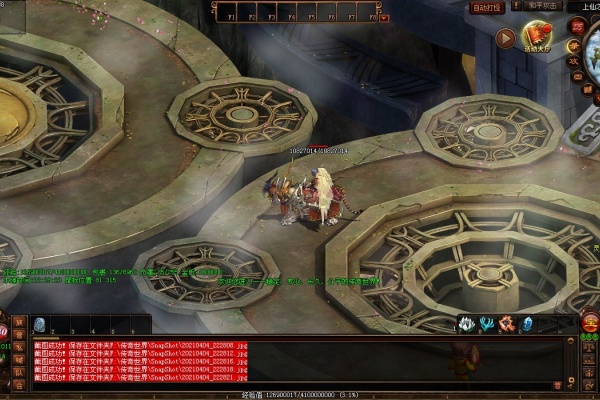Click the chat log scroll-up arrow
Image resolution: width=600 pixels, height=400 pixels.
(x=571, y=343)
